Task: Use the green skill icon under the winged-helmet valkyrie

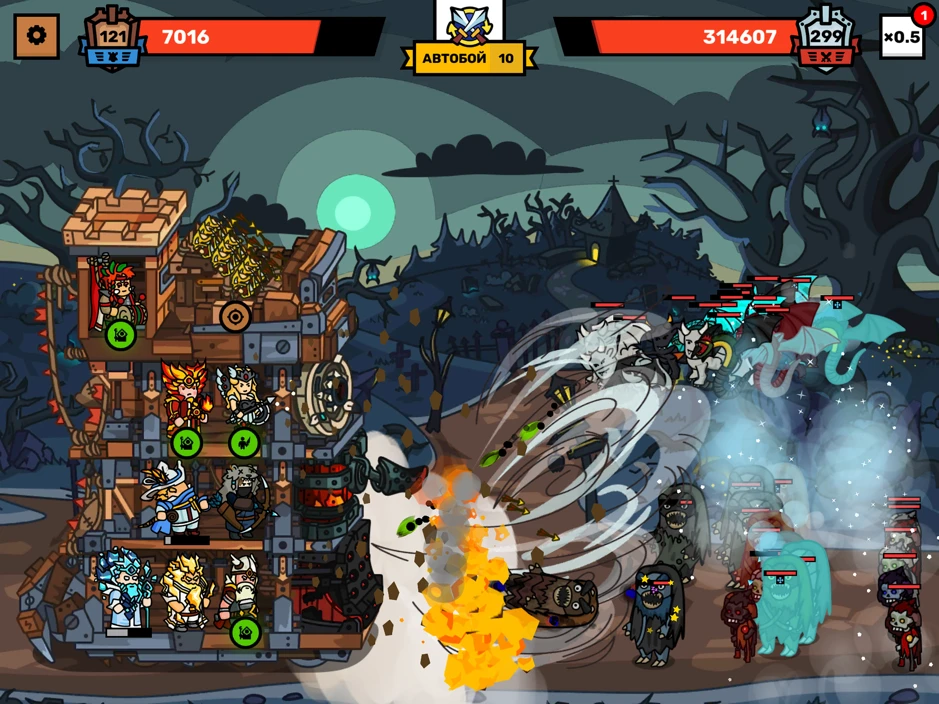Action: tap(244, 442)
